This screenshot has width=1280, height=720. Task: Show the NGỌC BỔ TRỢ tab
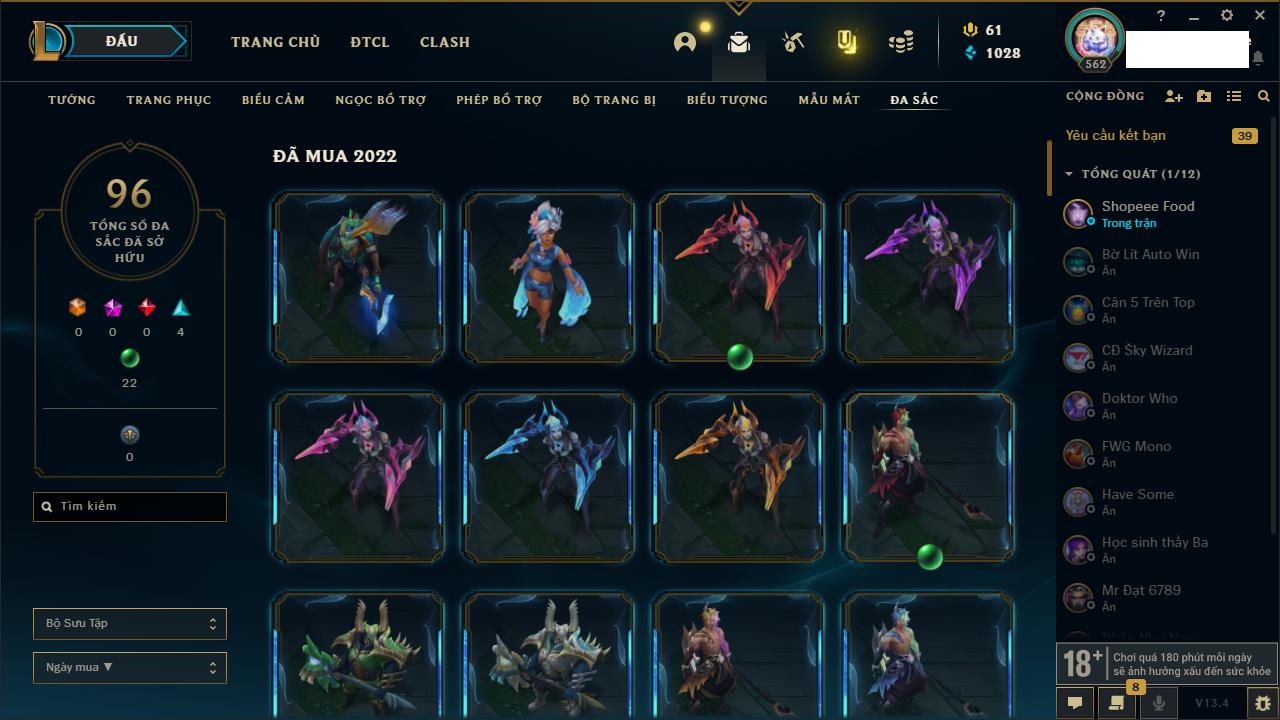tap(381, 100)
